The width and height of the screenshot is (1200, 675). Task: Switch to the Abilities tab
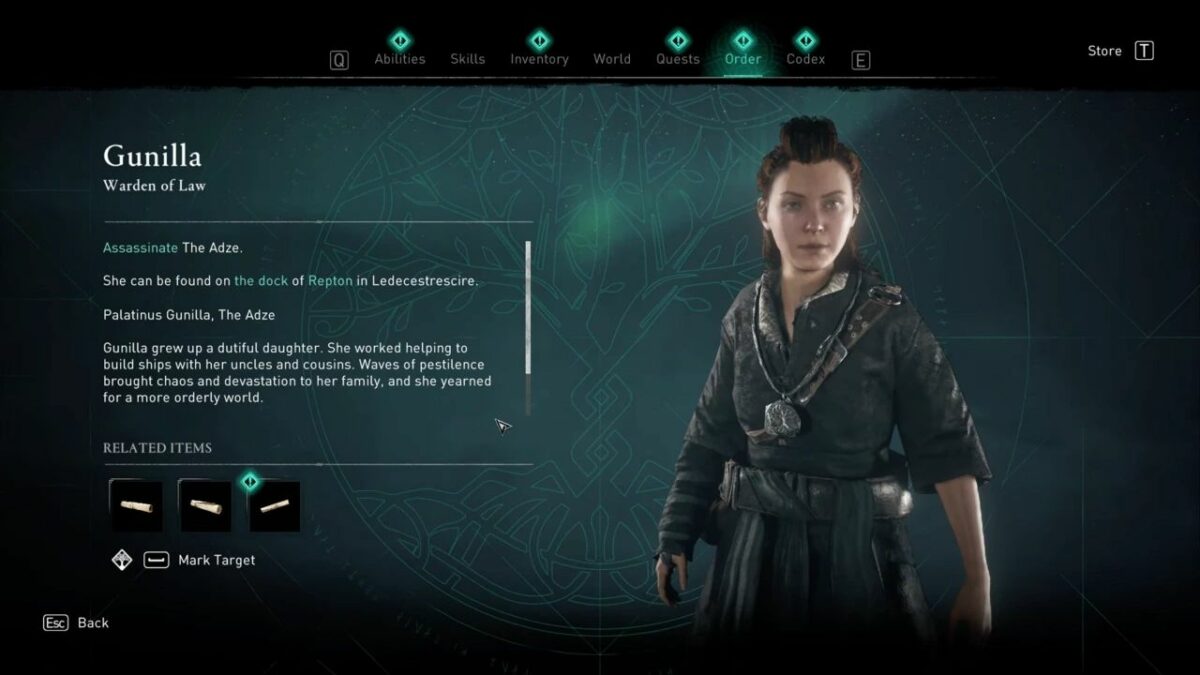399,58
